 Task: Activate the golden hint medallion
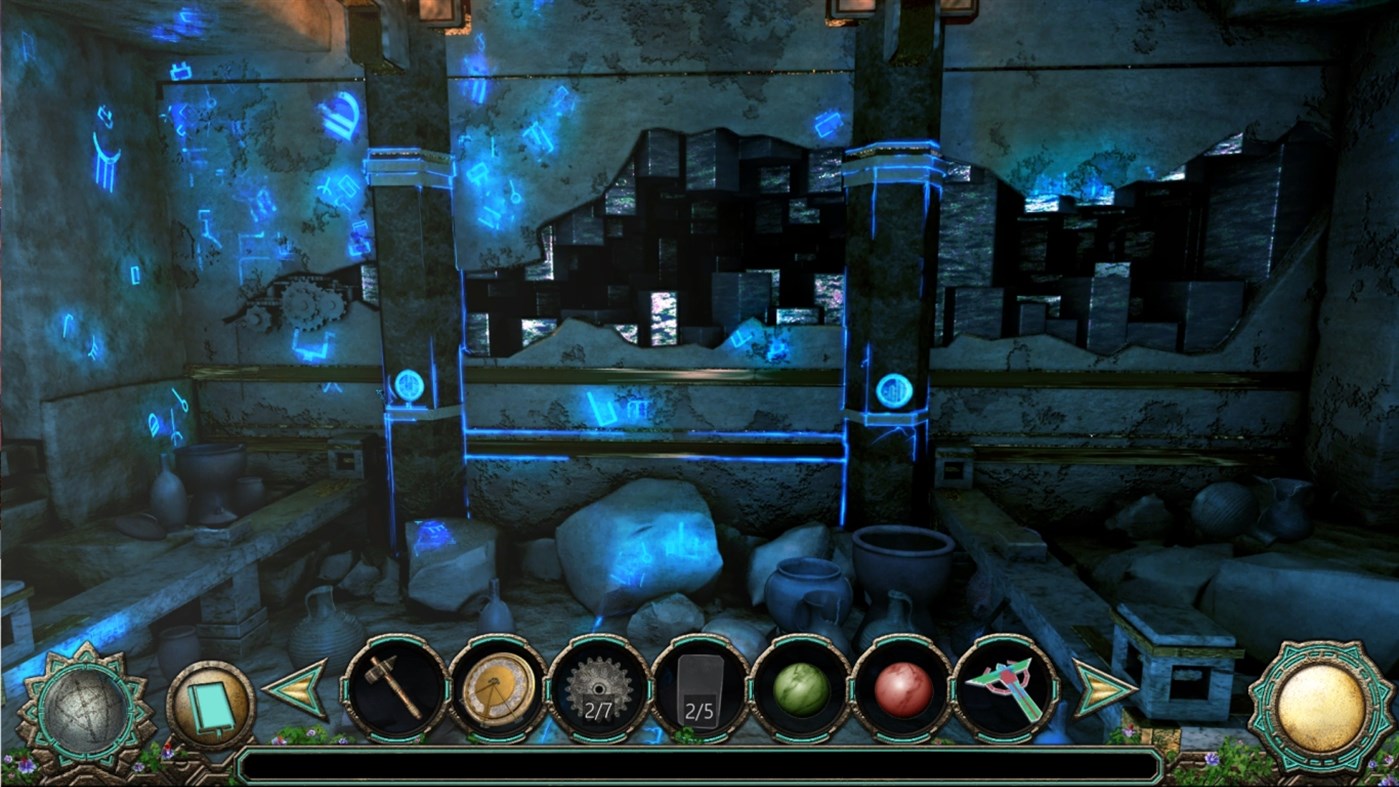1318,707
